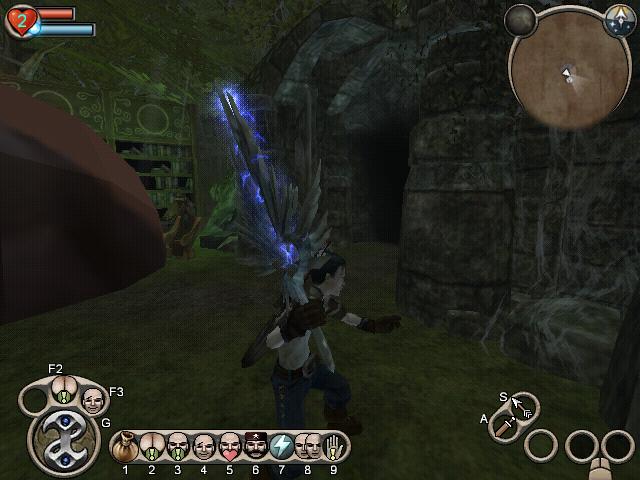Equip the arrow ranged weapon slot

click(523, 406)
